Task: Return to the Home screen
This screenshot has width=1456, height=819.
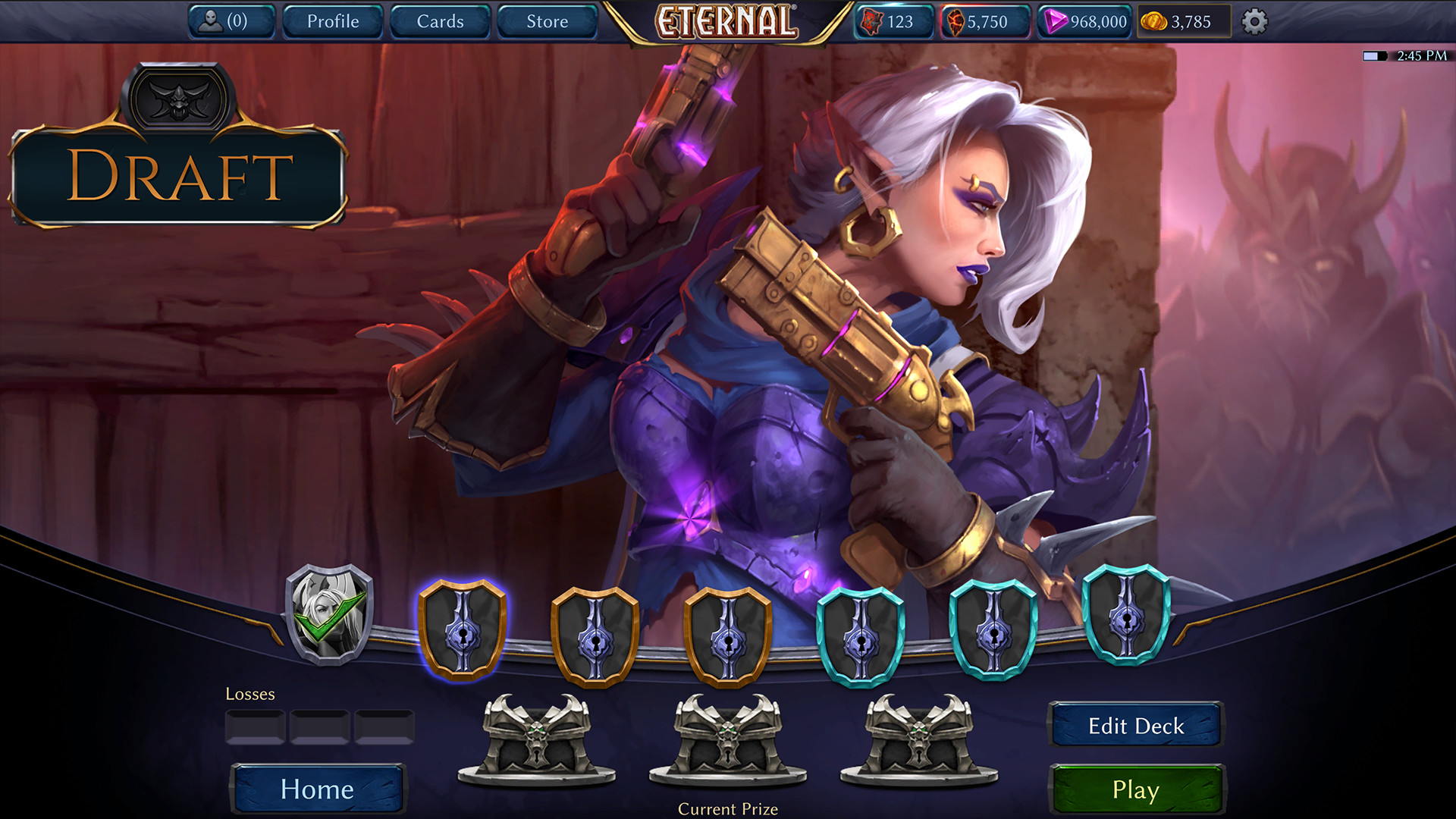Action: [x=317, y=789]
